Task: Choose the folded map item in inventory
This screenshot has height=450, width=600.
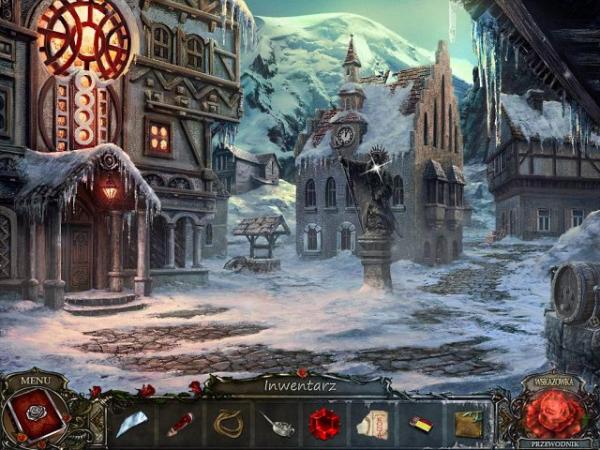Action: pos(466,424)
